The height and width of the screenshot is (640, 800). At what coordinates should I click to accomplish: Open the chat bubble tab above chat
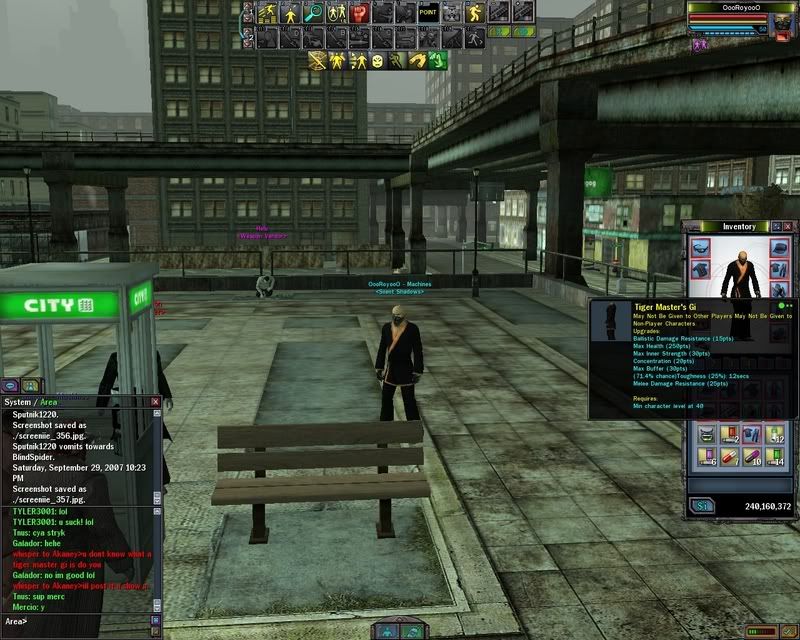tap(9, 385)
